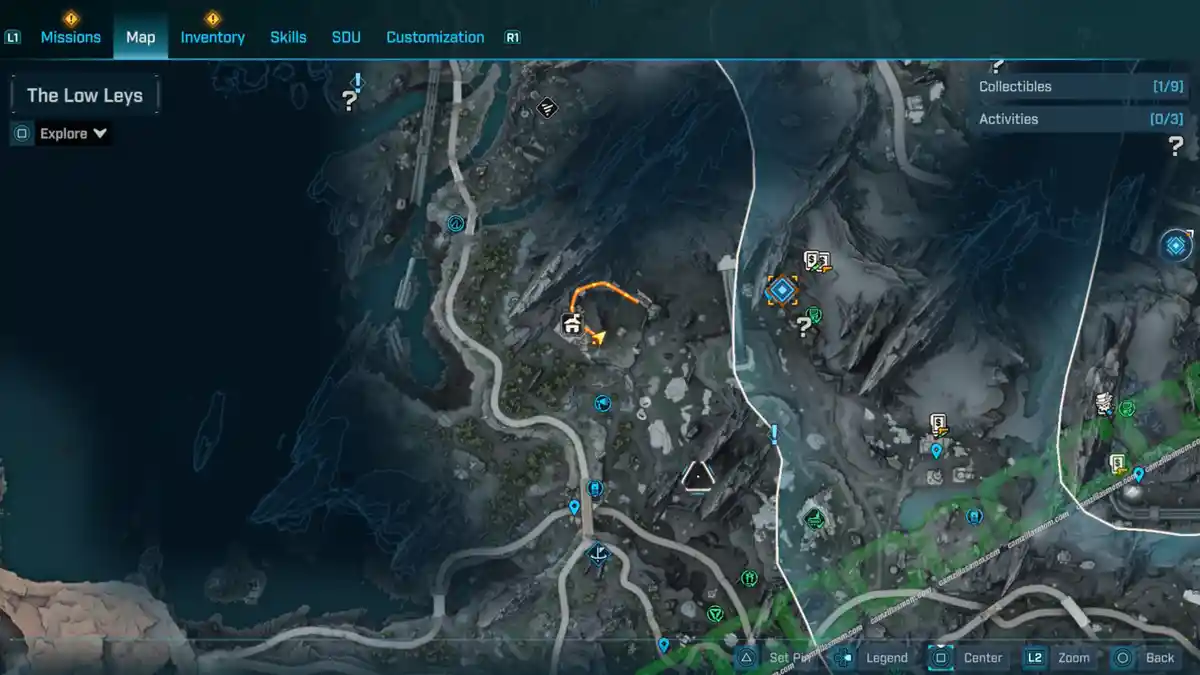
Task: Open the map Legend
Action: click(x=875, y=658)
